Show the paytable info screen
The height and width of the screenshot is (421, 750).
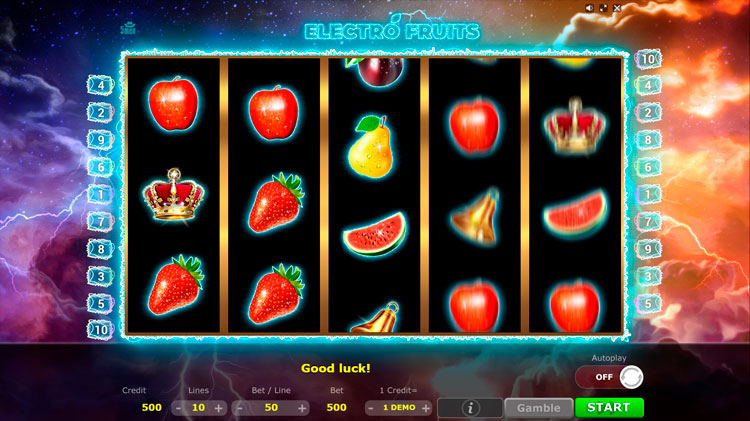point(470,408)
